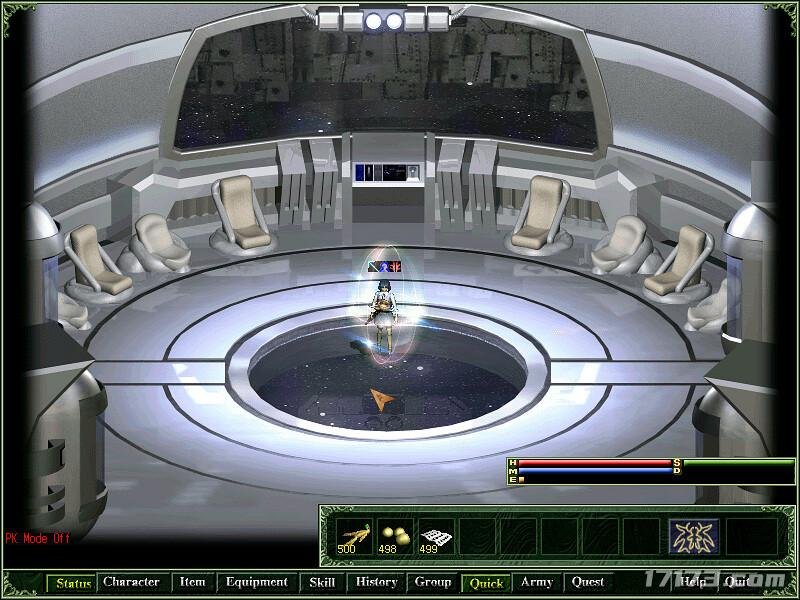Viewport: 800px width, 600px height.
Task: Show the Character sheet
Action: [131, 582]
